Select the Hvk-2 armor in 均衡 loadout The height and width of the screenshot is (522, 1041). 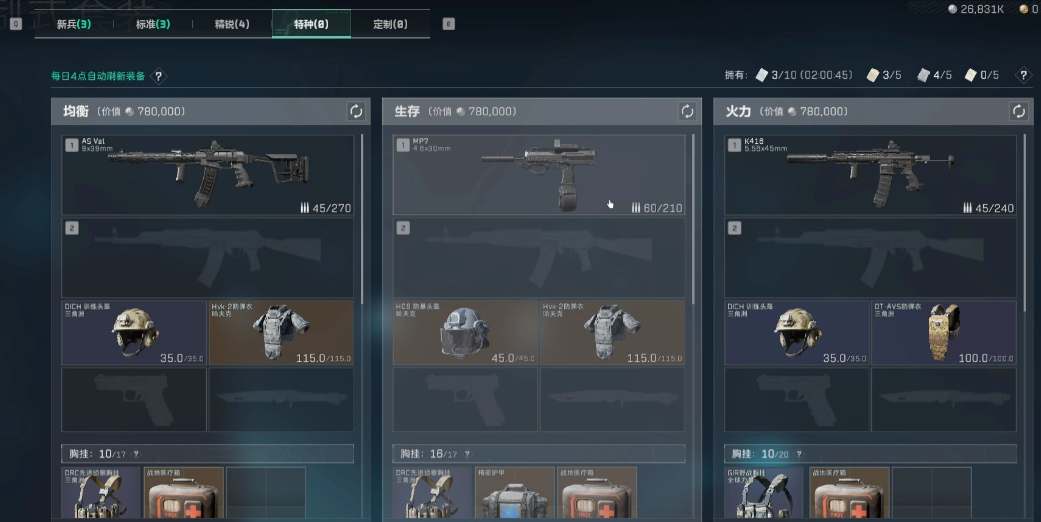(x=281, y=332)
